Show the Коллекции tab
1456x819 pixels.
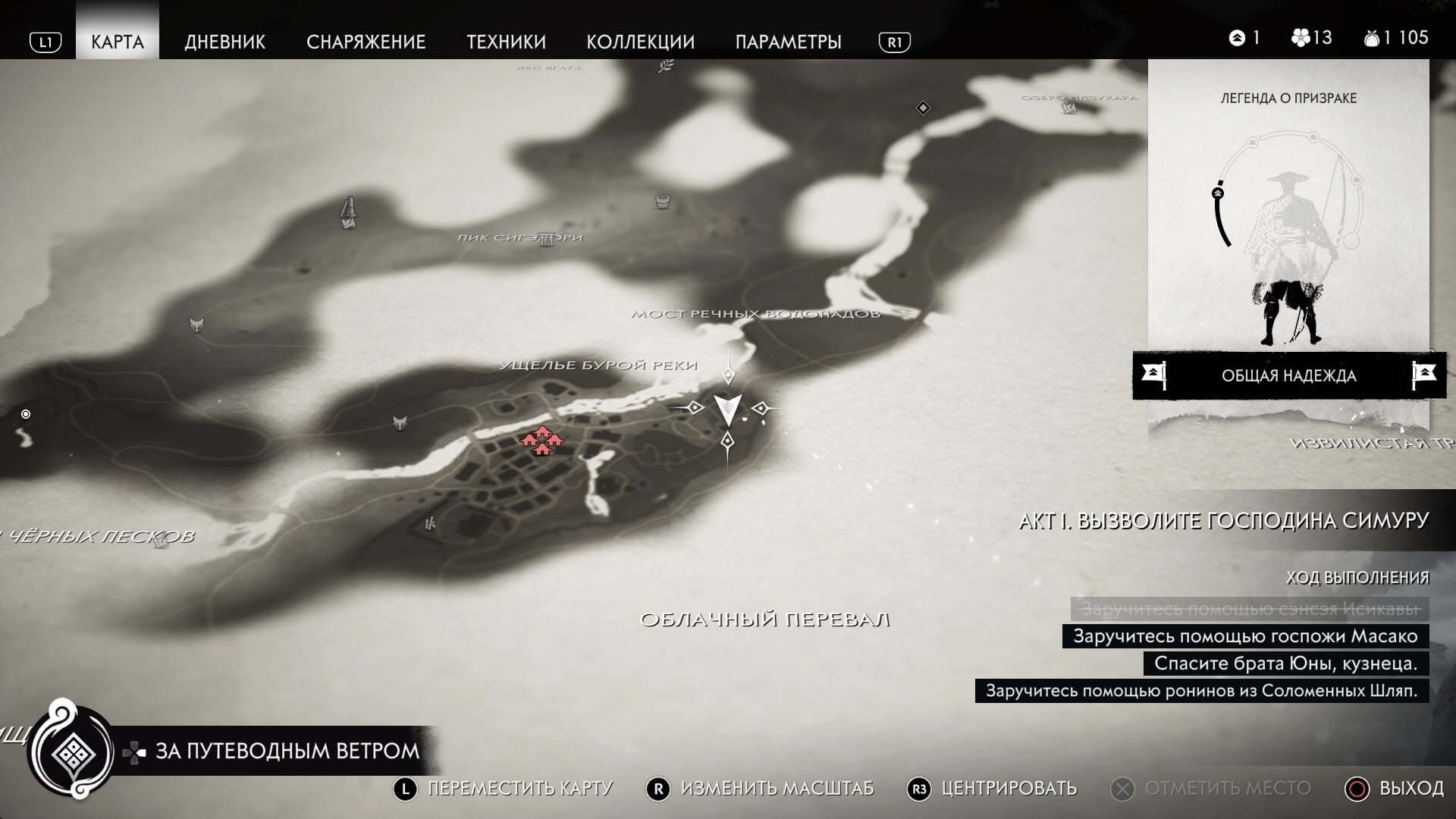640,42
